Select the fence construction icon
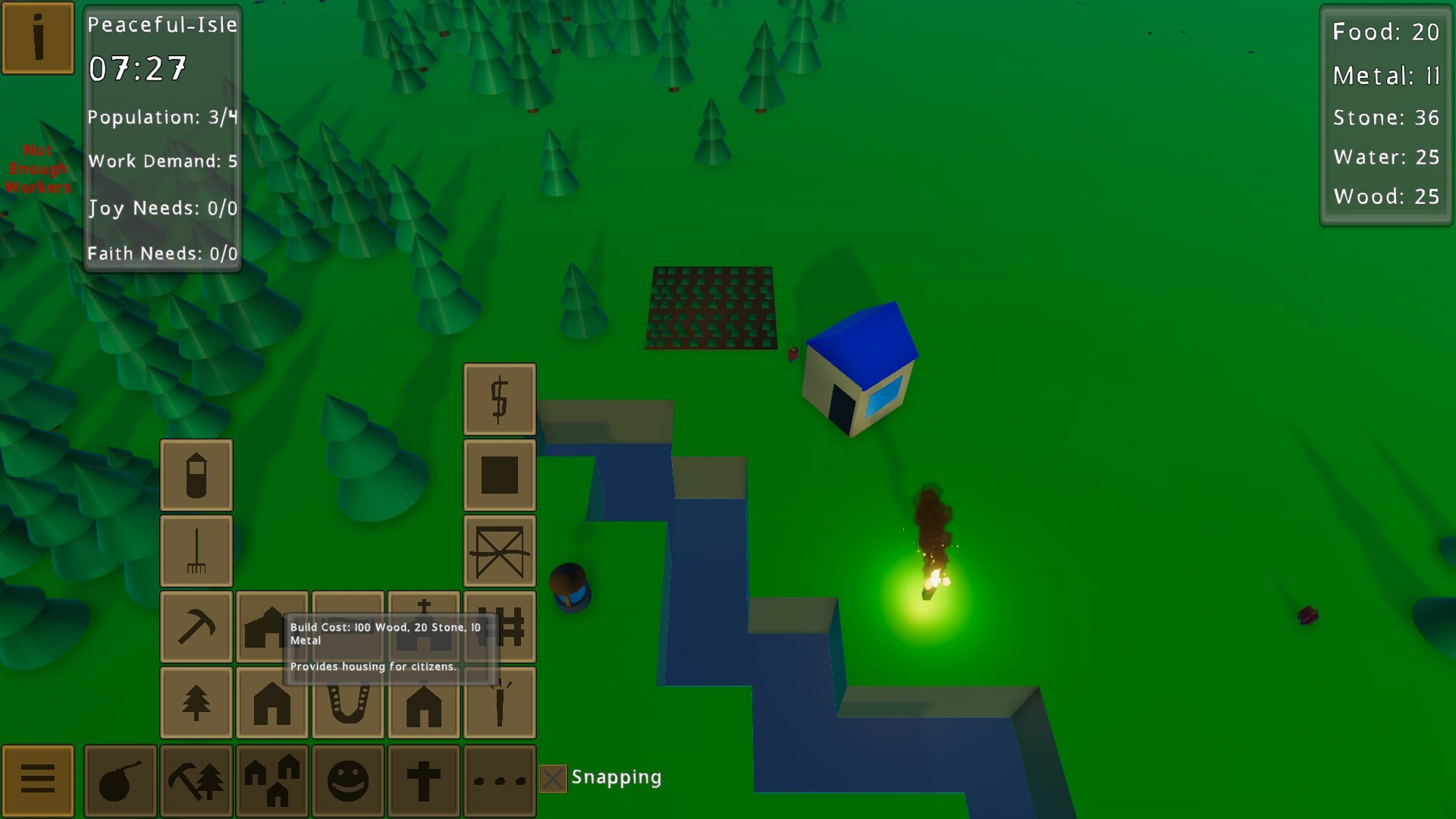Screen dimensions: 1456x819 click(x=499, y=626)
